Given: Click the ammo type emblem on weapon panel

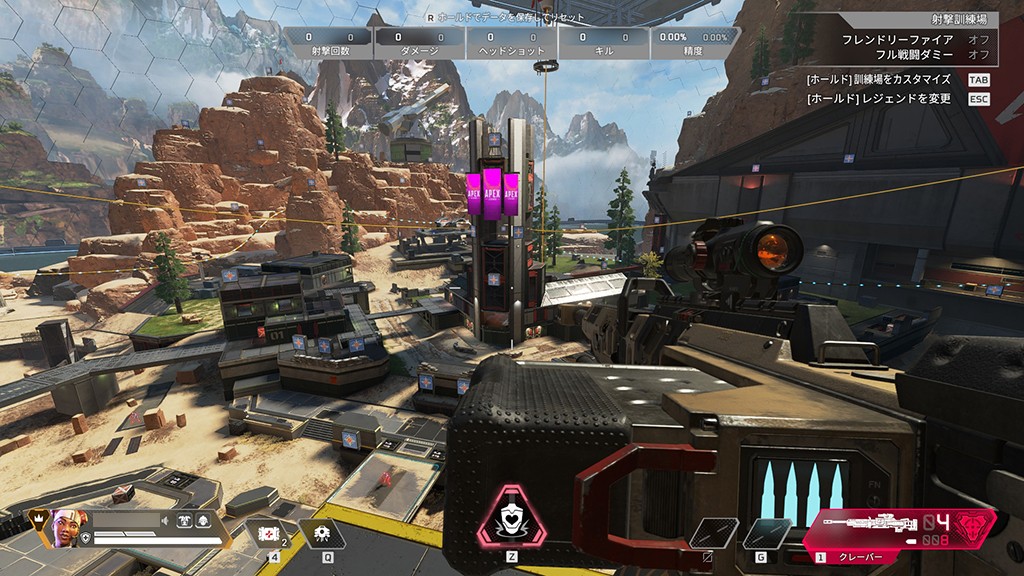Looking at the screenshot, I should 973,527.
